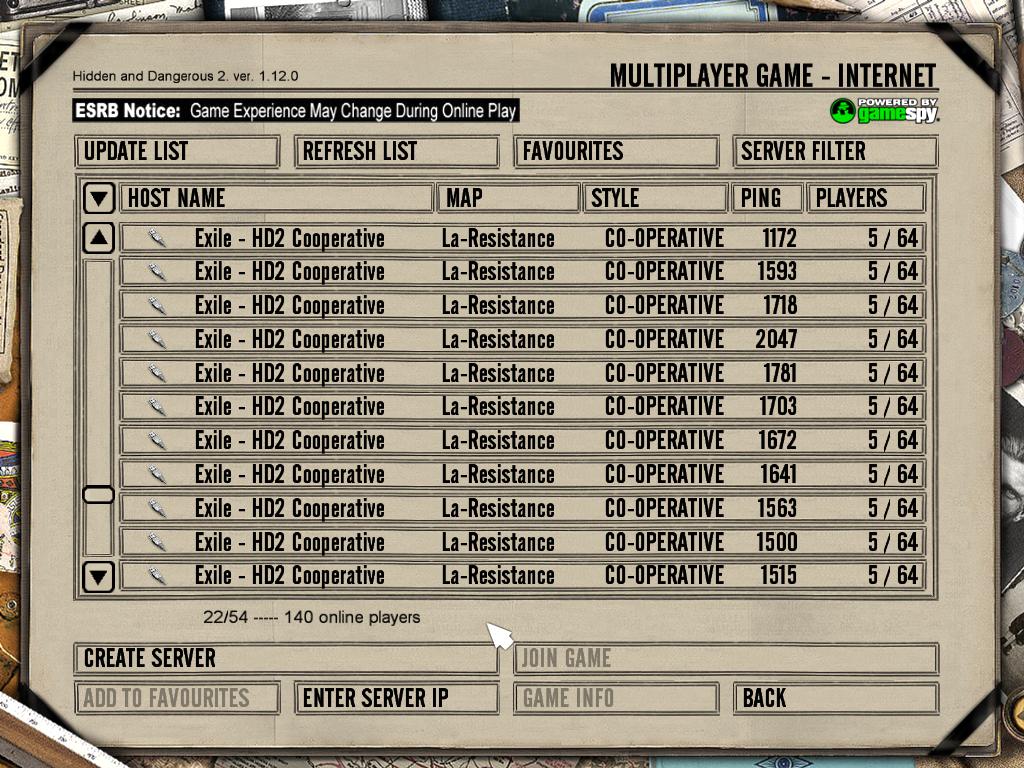The width and height of the screenshot is (1024, 768).
Task: Sort the list by MAP column
Action: point(508,198)
